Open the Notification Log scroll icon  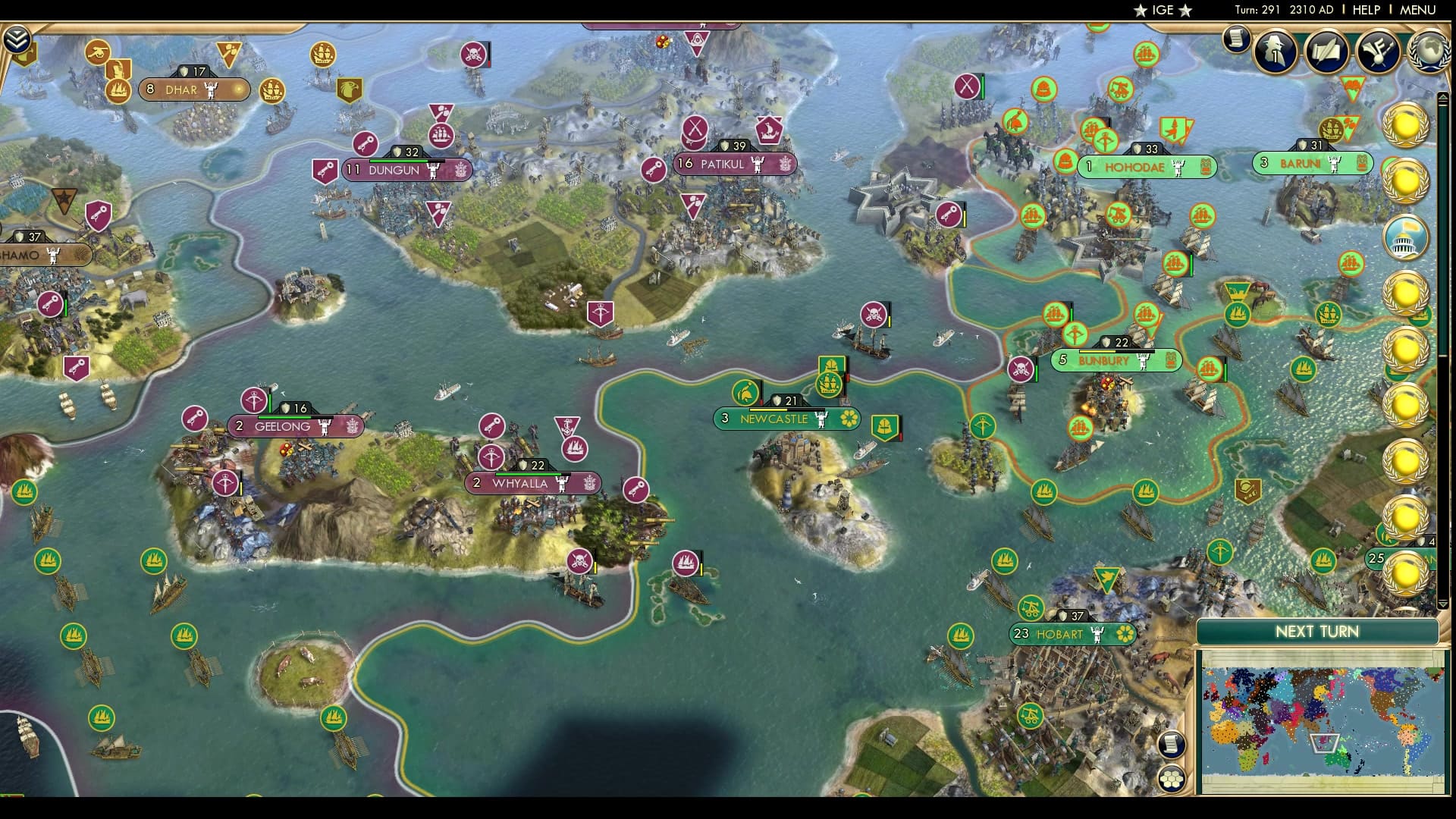(x=1235, y=39)
